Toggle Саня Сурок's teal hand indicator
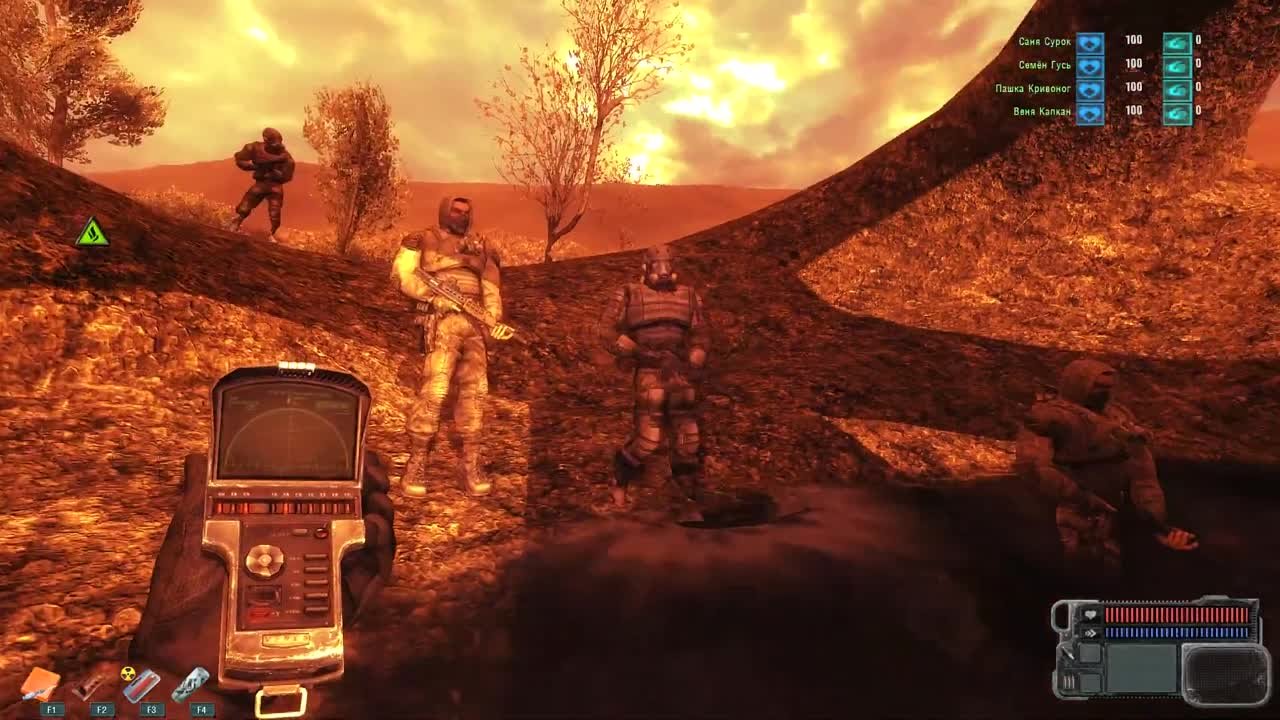Screen dimensions: 1280x720 (x=1177, y=43)
